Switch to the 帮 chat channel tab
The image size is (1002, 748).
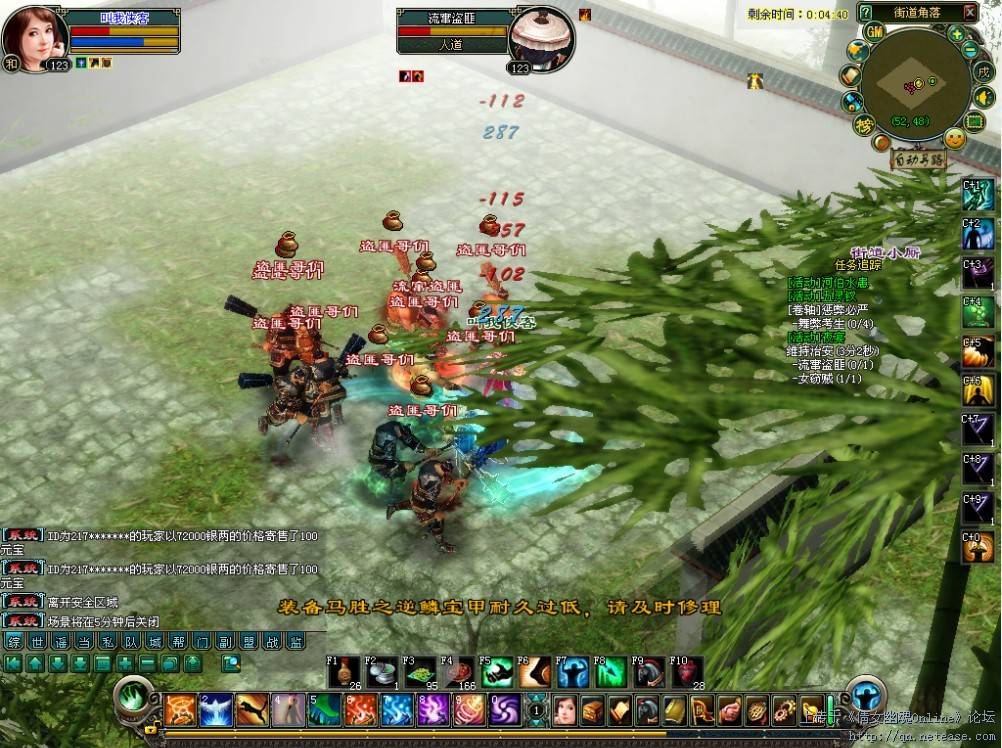[x=177, y=641]
